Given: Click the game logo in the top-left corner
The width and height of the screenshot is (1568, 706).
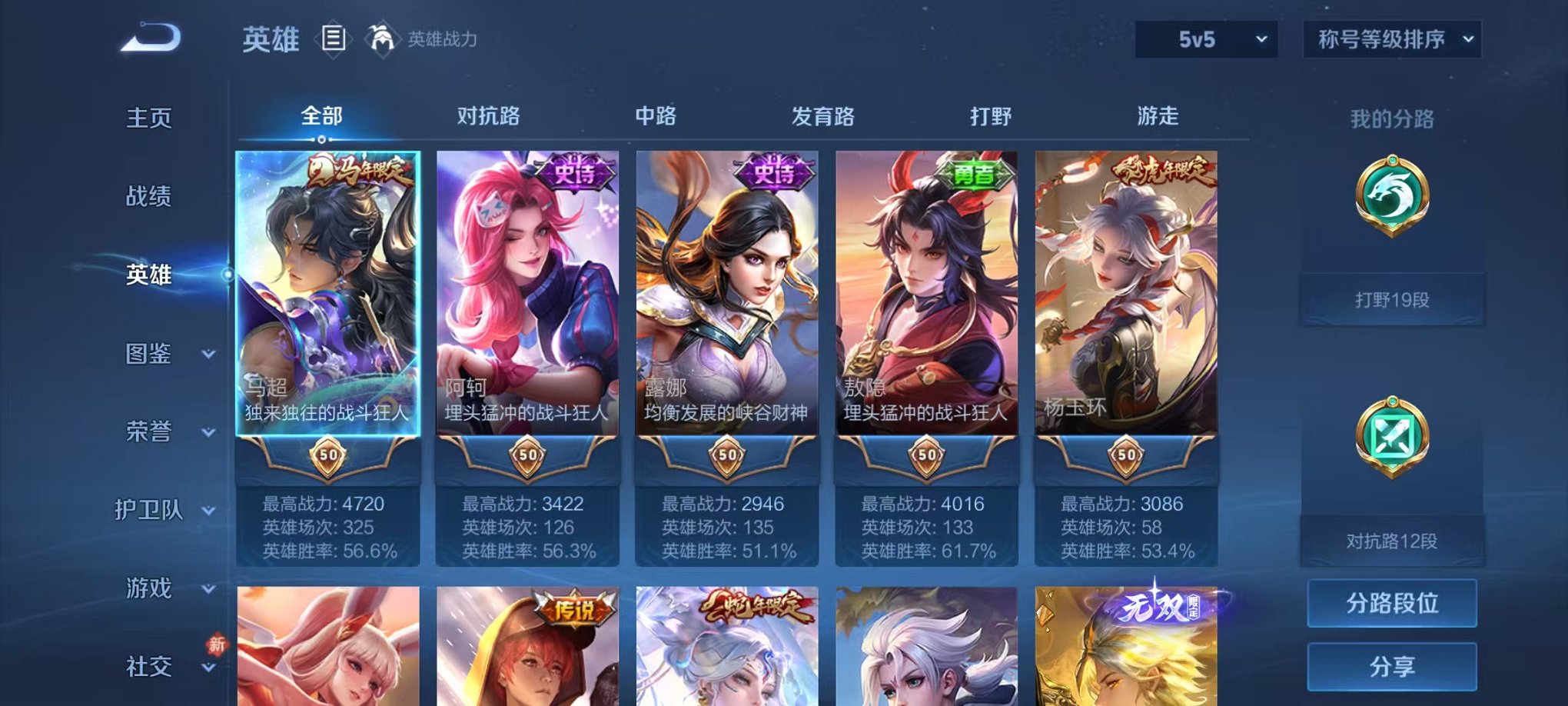Looking at the screenshot, I should (x=152, y=36).
